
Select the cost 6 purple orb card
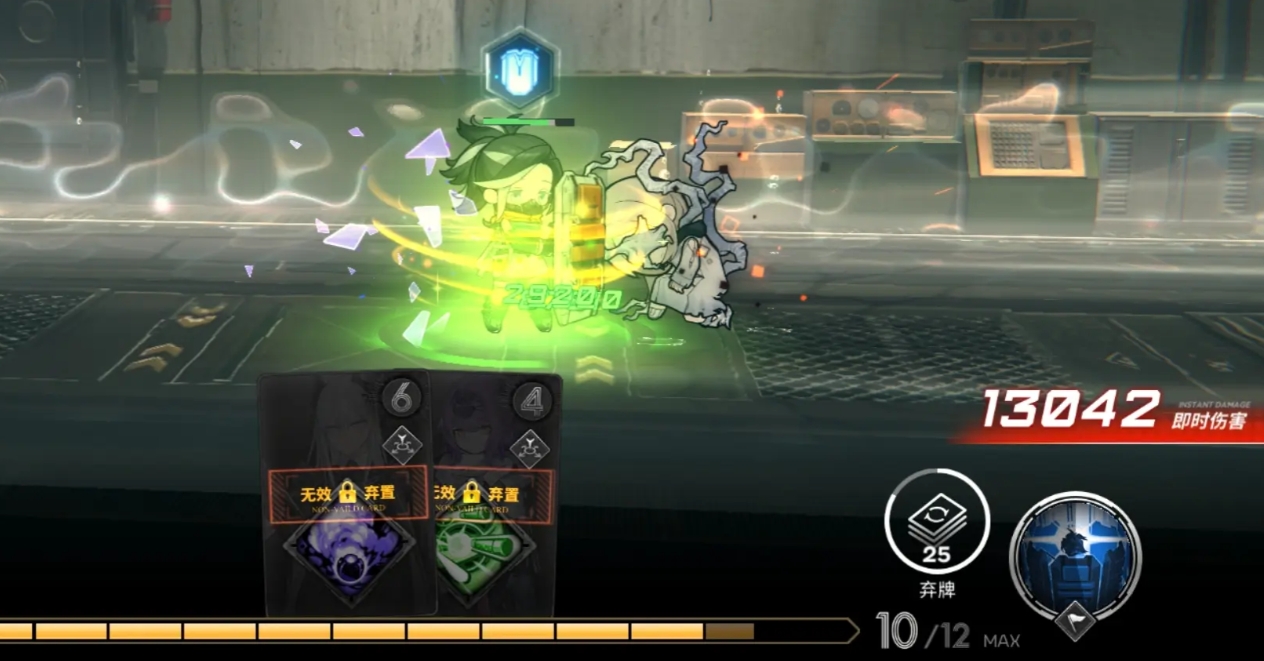click(x=346, y=495)
